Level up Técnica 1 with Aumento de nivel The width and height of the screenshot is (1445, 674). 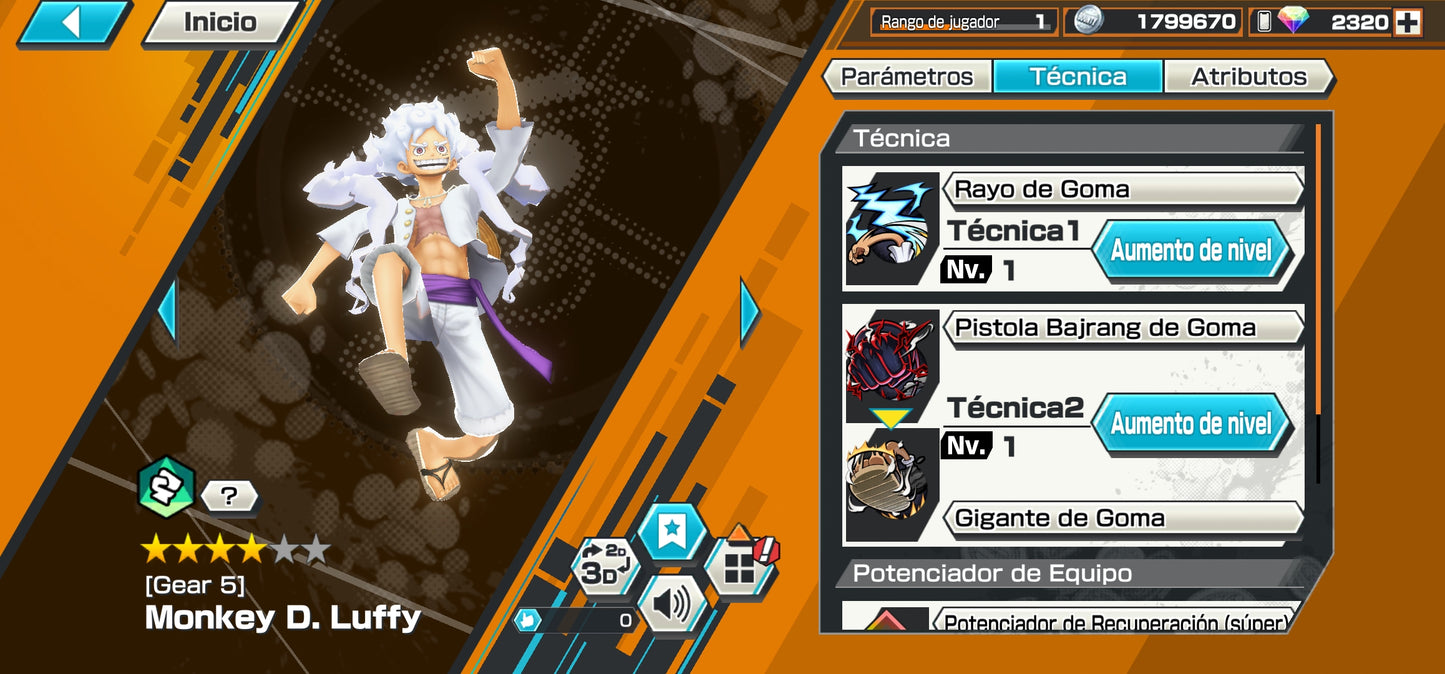click(1190, 250)
